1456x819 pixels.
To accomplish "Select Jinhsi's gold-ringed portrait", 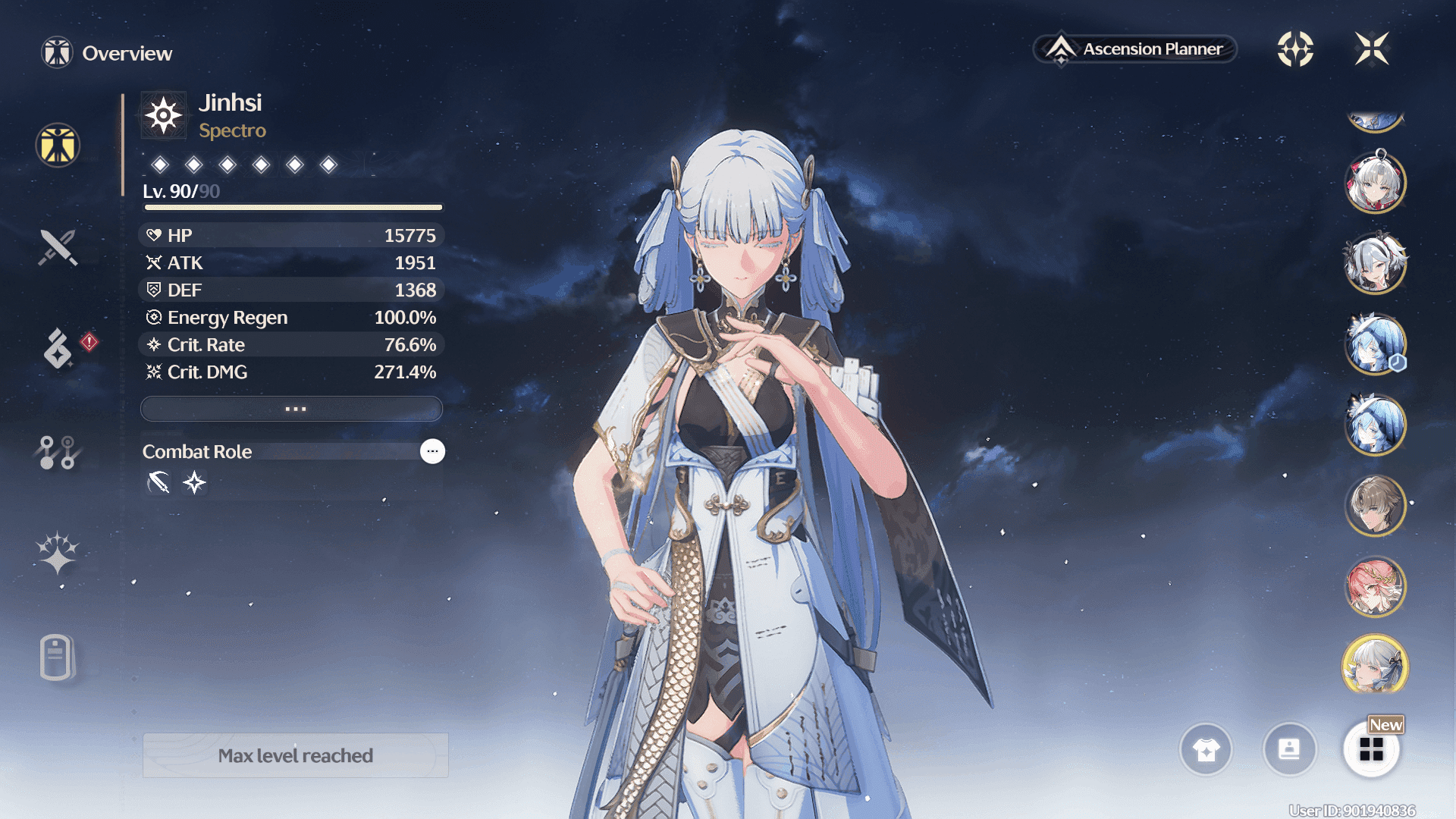I will click(x=1375, y=665).
